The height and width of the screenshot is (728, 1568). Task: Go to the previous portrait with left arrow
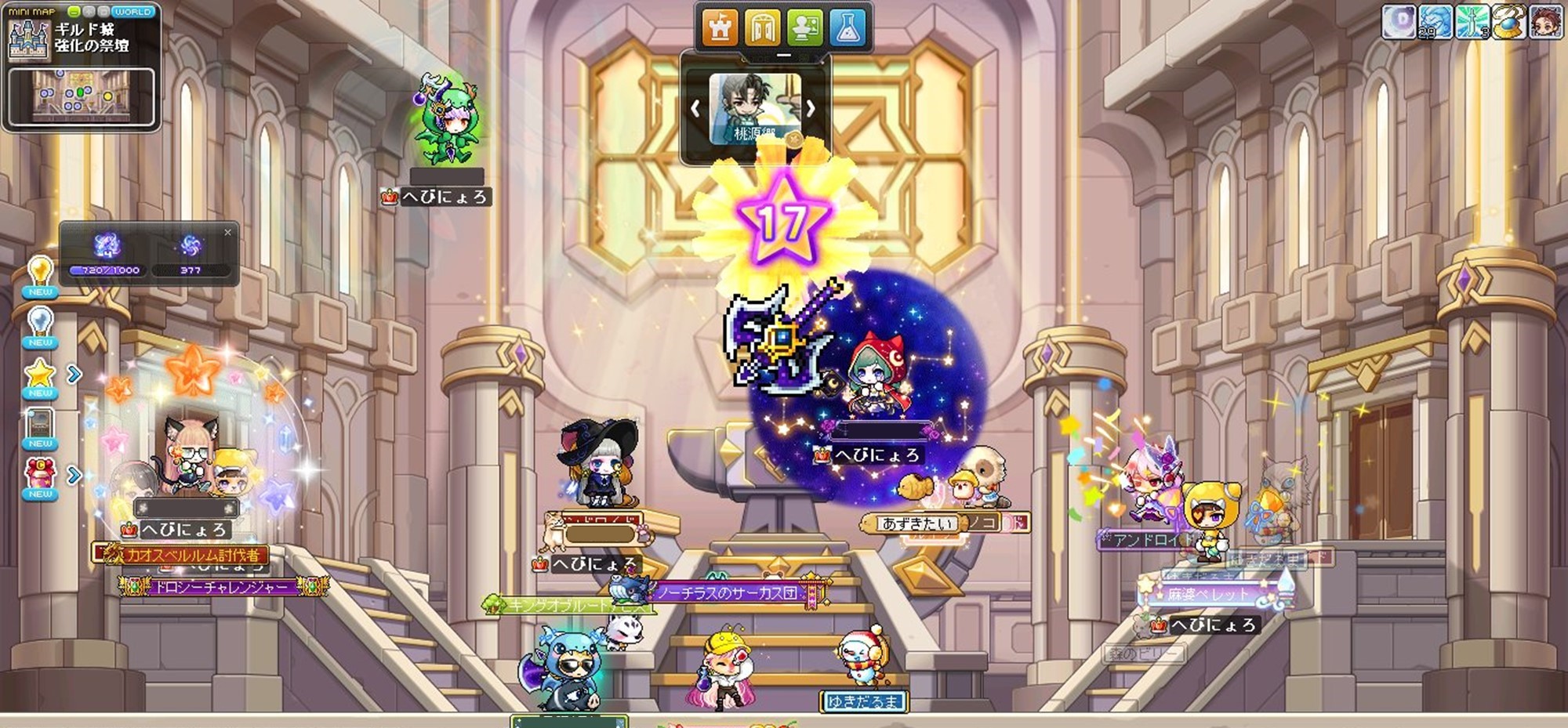tap(695, 109)
